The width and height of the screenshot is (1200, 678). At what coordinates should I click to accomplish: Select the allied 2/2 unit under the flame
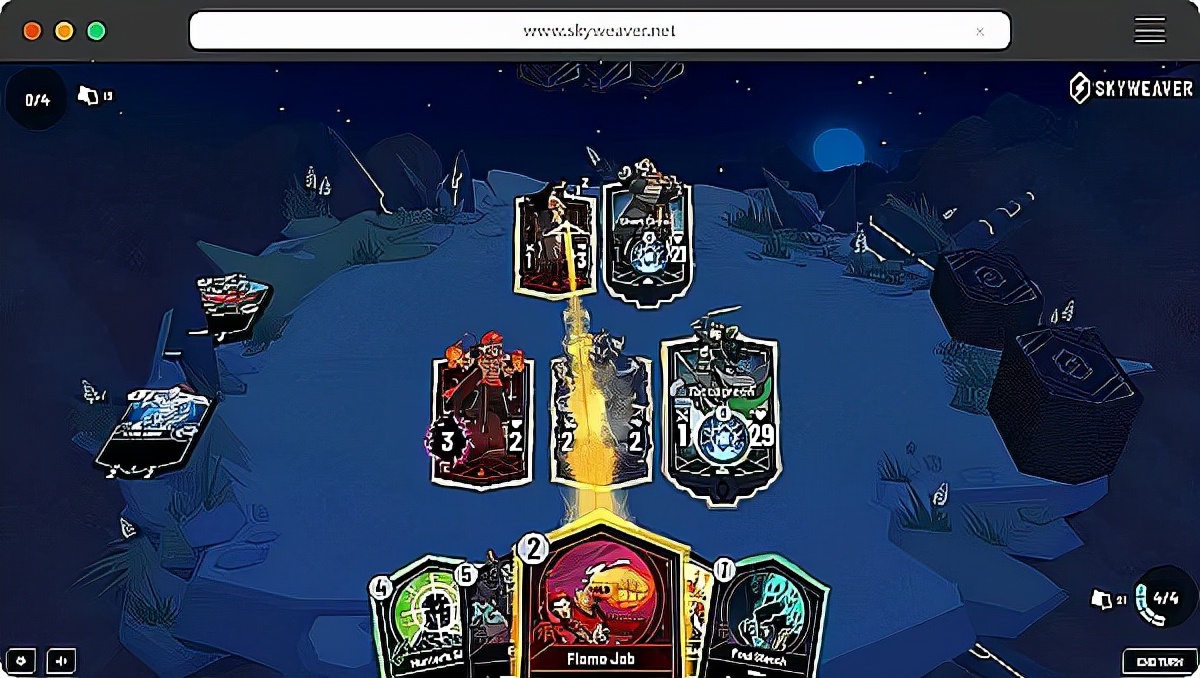tap(602, 420)
